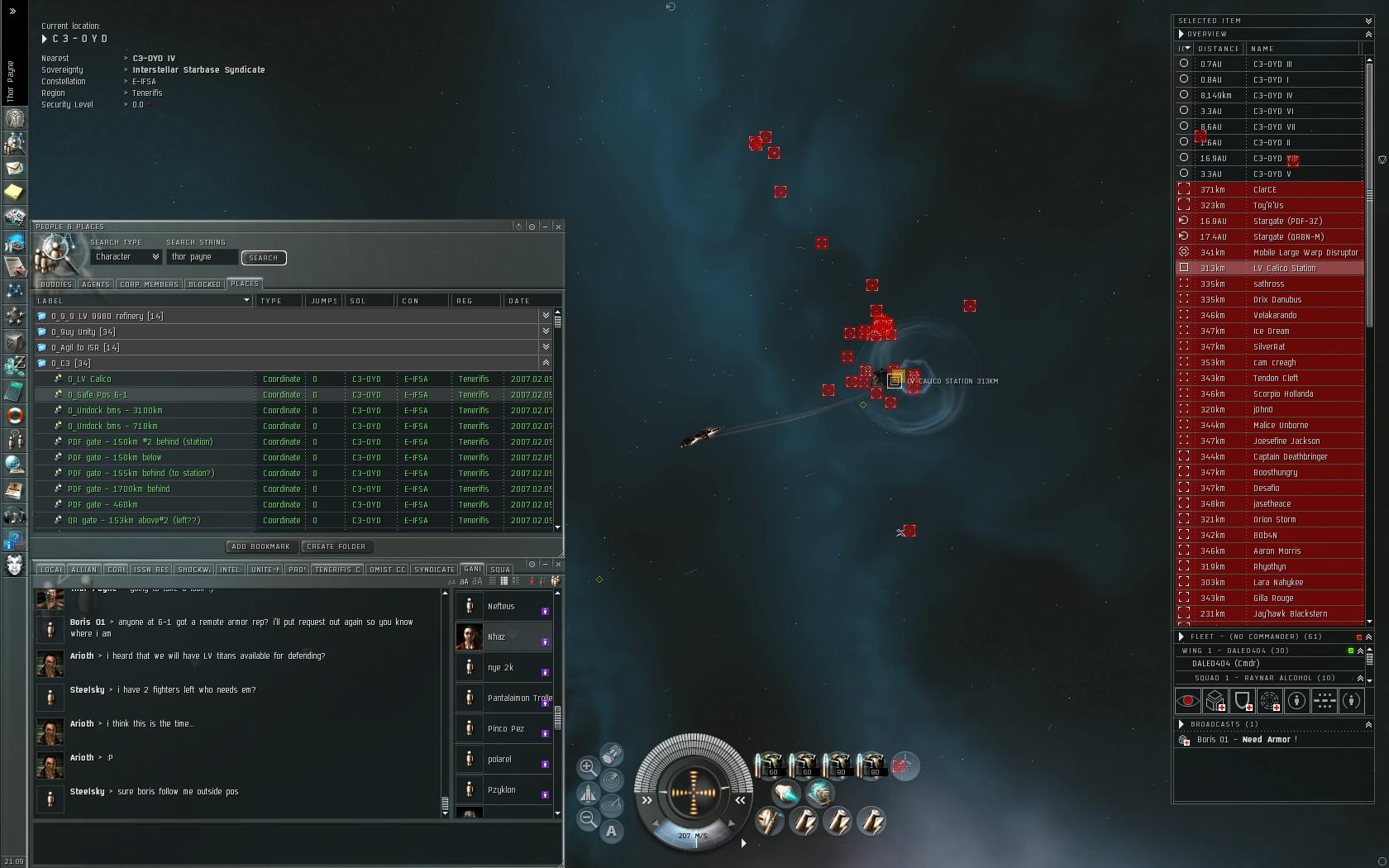
Task: Select Pinco Pez in the chat member list
Action: (x=505, y=729)
